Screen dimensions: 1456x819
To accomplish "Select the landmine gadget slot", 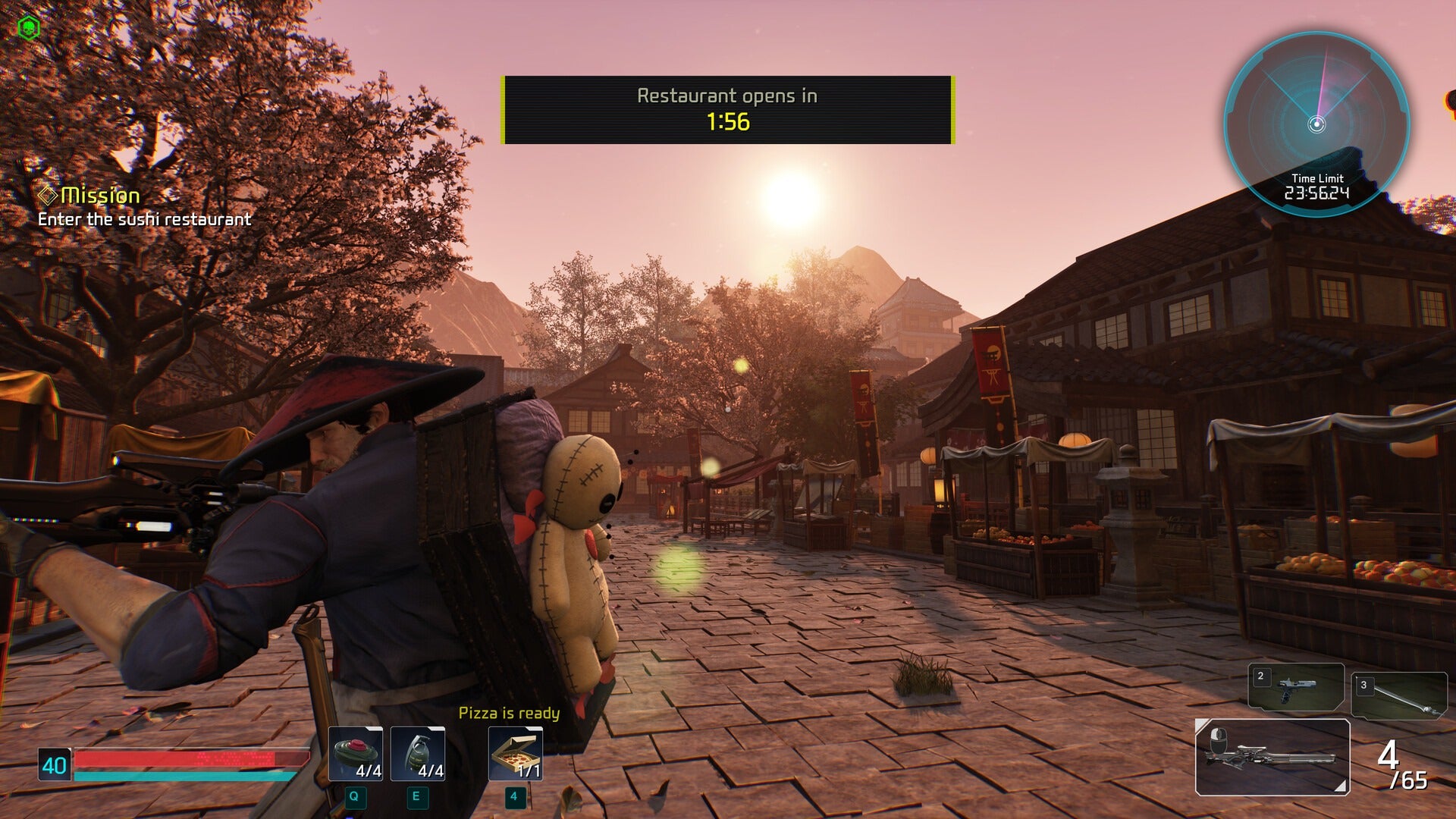I will 356,754.
